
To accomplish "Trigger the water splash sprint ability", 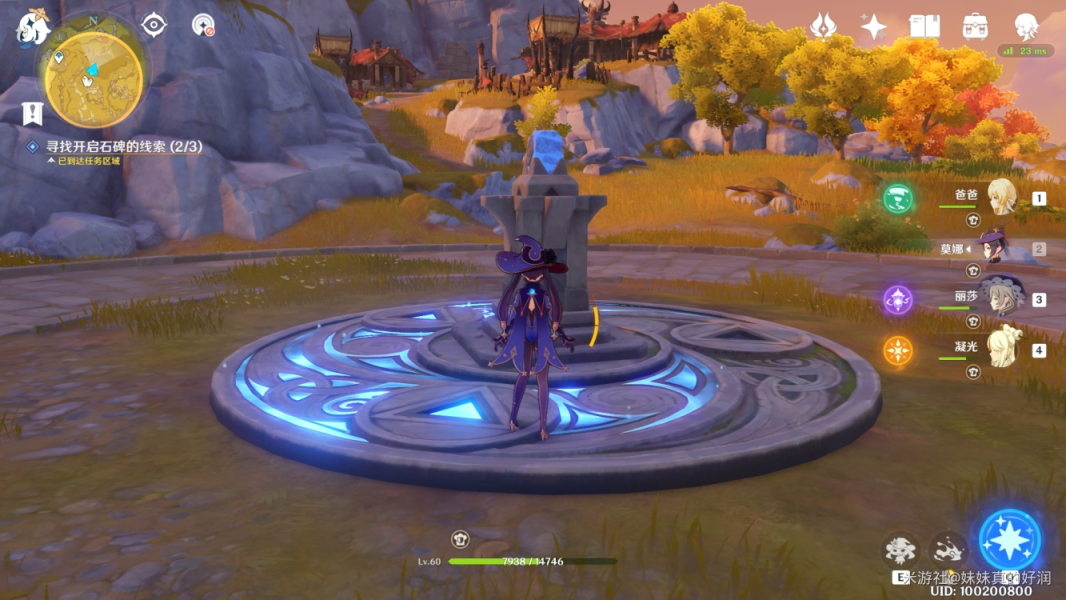I will pyautogui.click(x=947, y=549).
